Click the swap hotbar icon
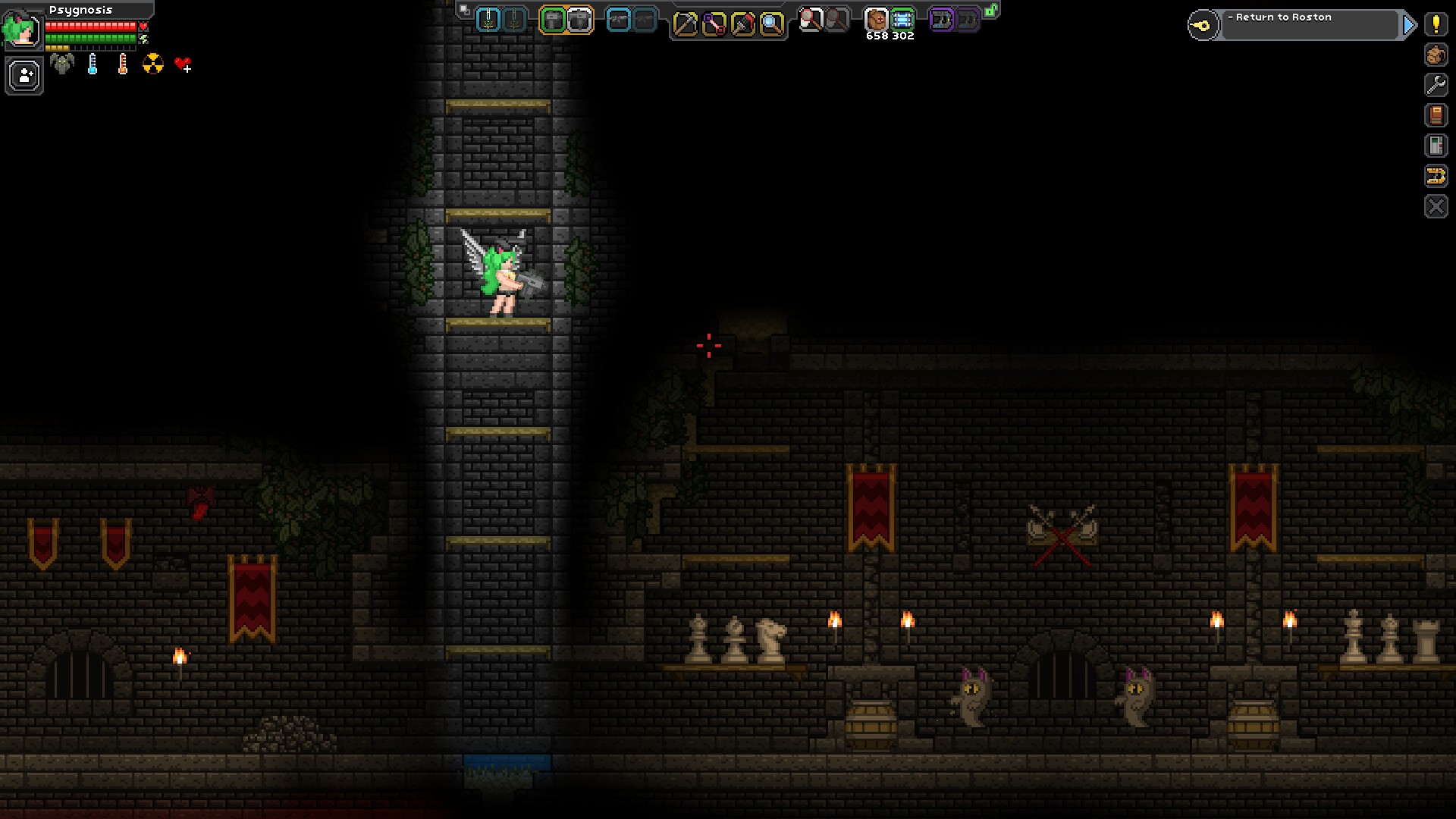The height and width of the screenshot is (819, 1456). 465,11
